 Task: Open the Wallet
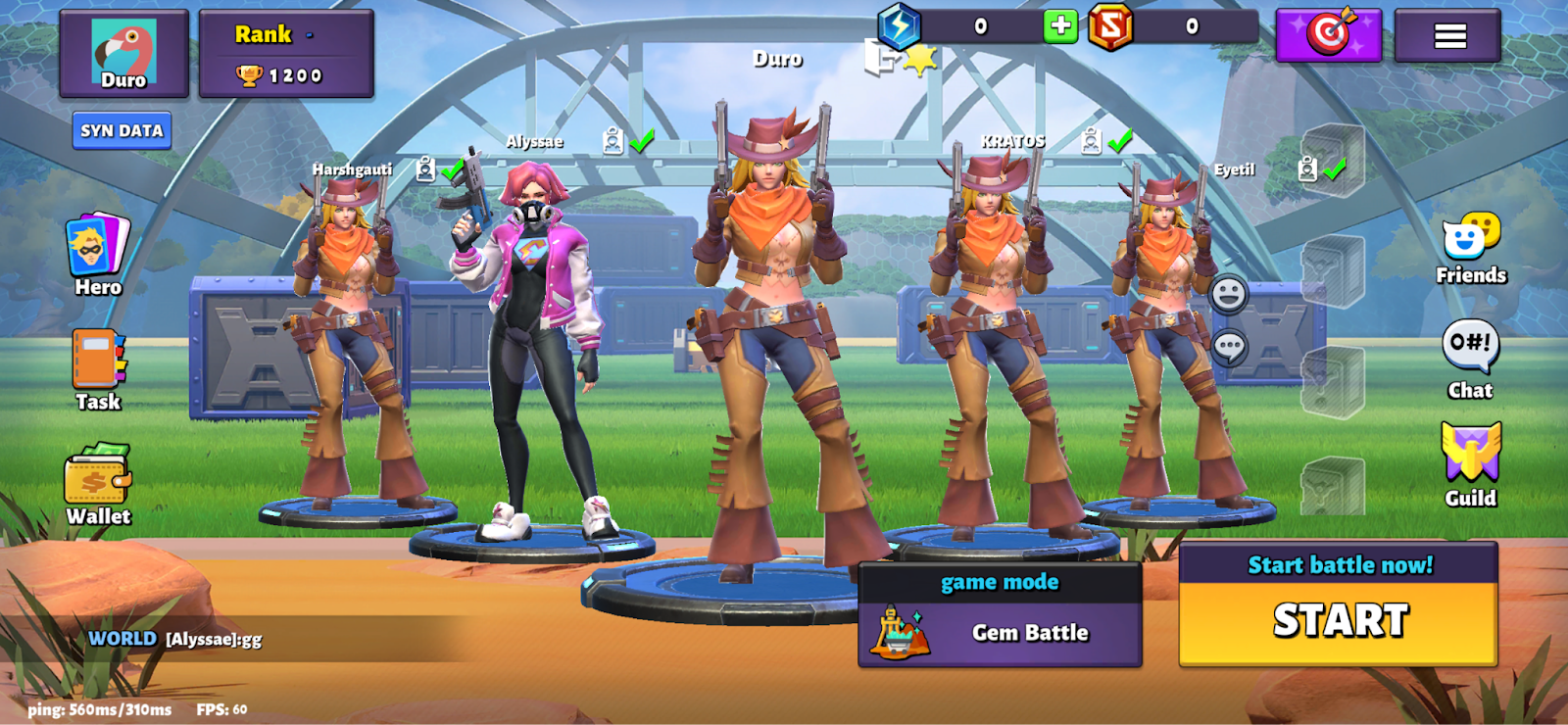point(98,485)
